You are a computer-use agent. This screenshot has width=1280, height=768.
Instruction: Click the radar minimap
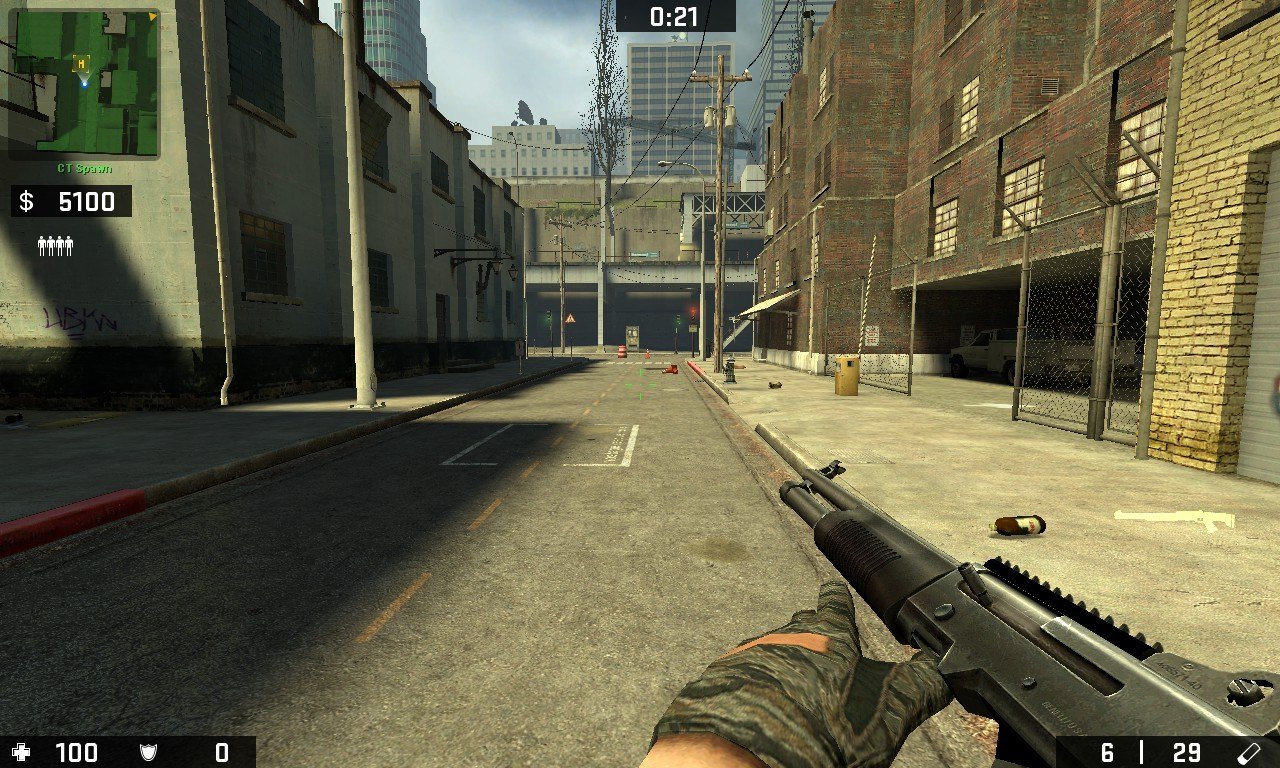(x=84, y=83)
